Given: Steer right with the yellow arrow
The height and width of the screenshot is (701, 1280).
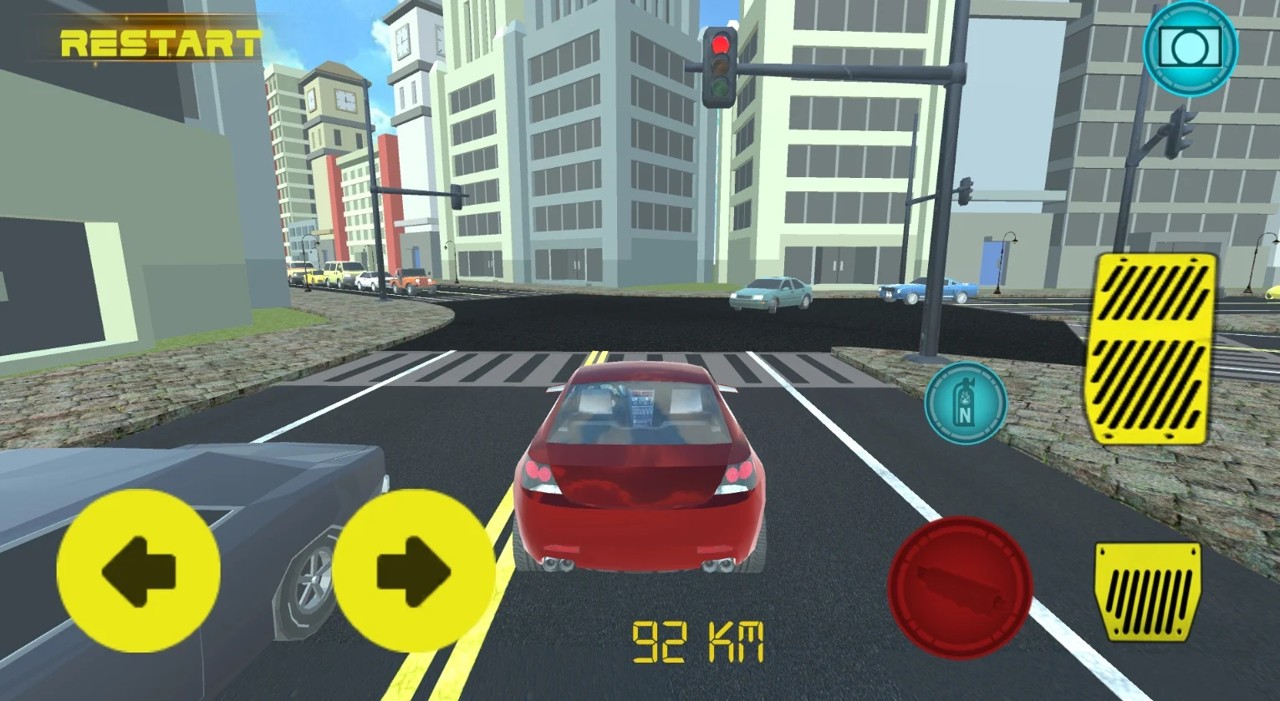Looking at the screenshot, I should (x=414, y=571).
